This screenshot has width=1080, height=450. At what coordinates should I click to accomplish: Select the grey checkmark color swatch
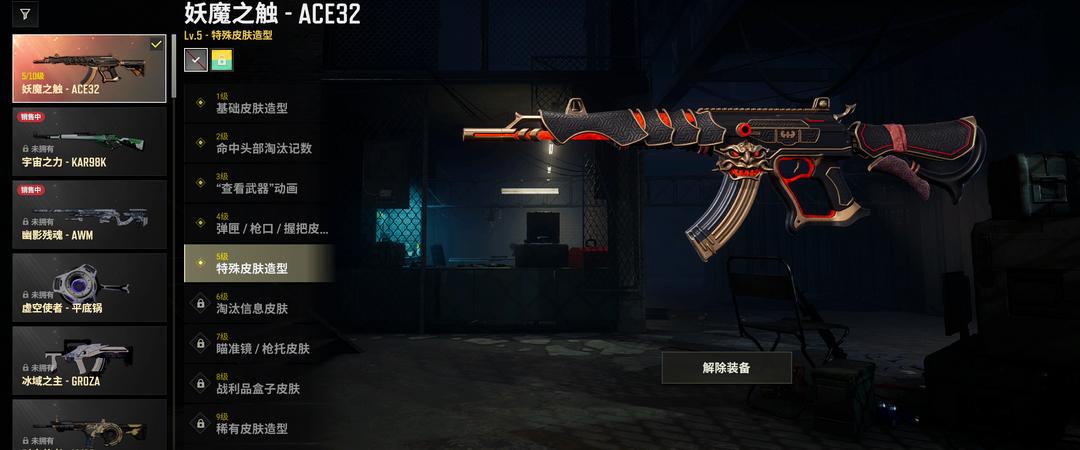coord(195,60)
